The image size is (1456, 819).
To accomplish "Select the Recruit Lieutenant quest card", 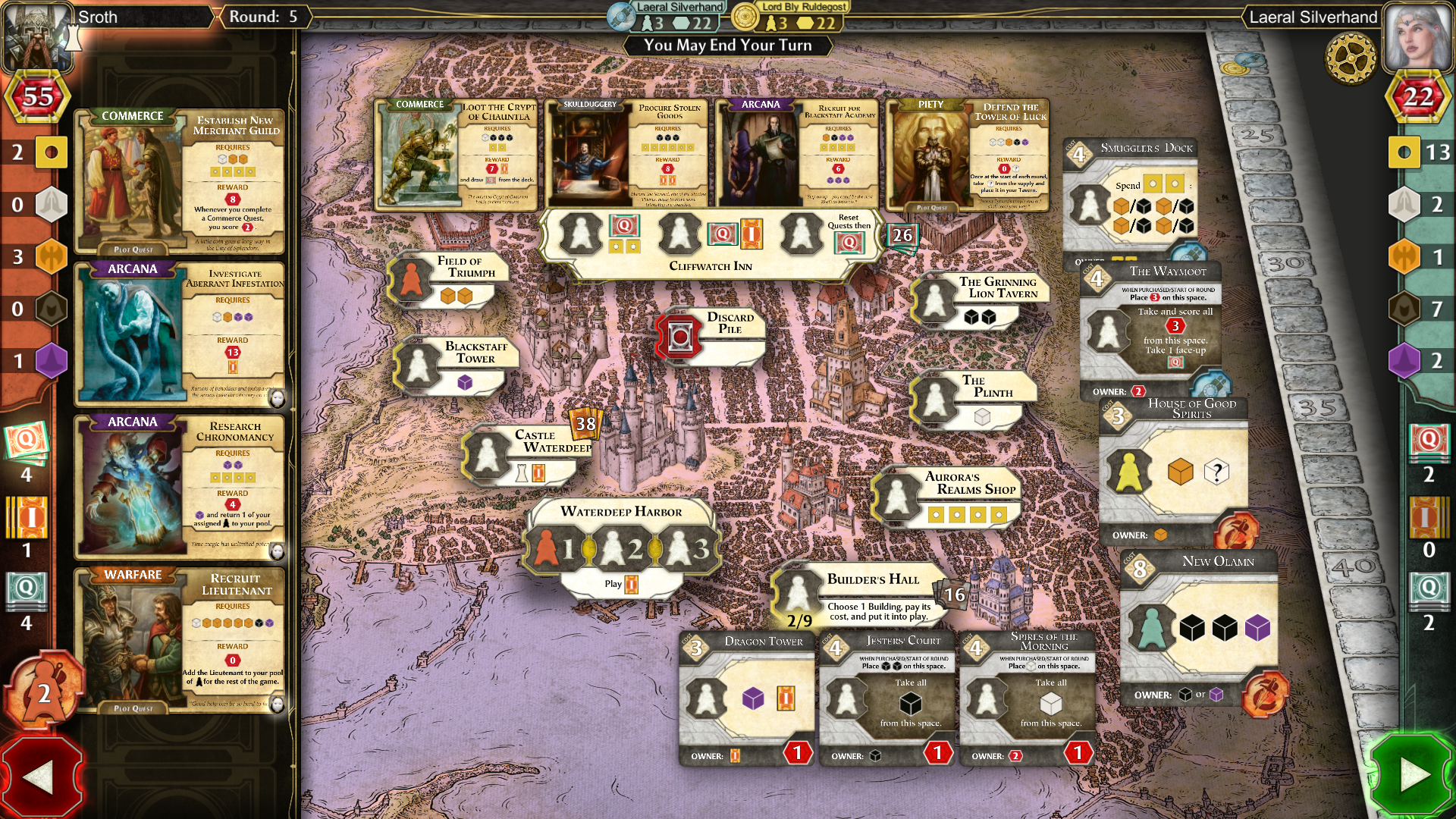I will [180, 641].
